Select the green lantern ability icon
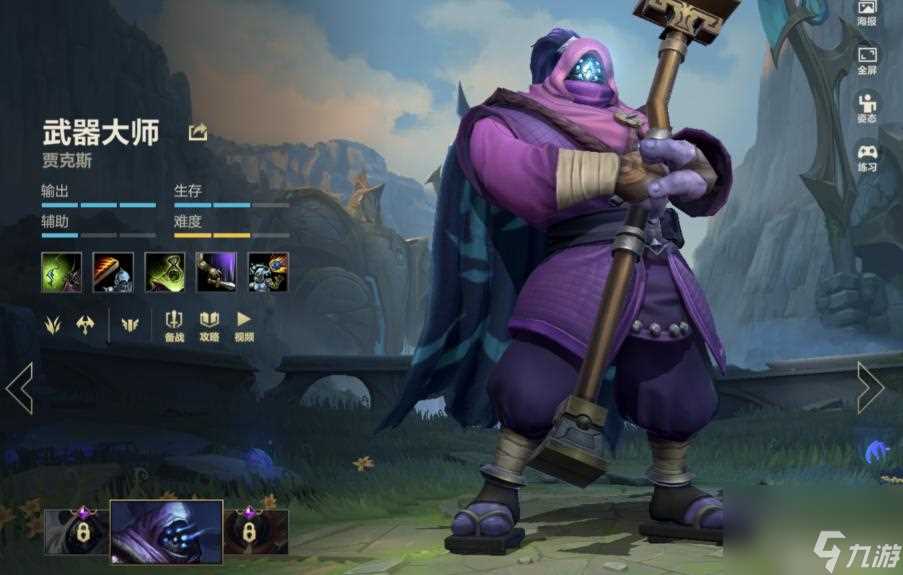 tap(165, 271)
